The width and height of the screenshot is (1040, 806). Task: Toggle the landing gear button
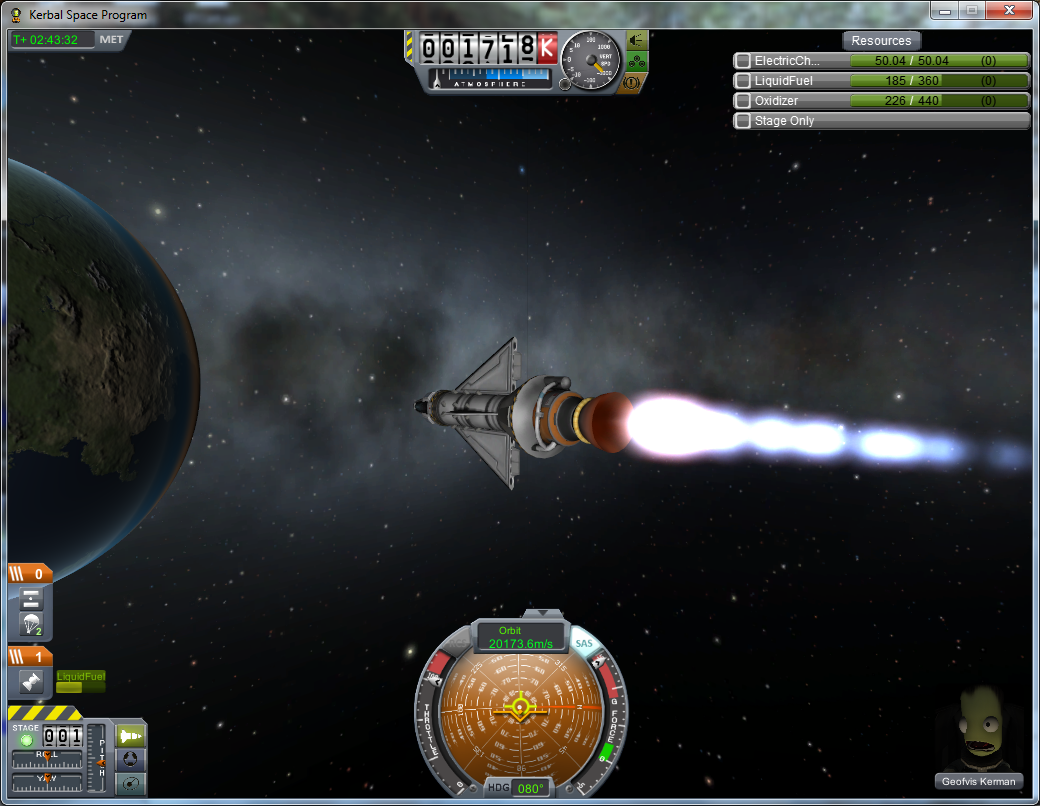(x=636, y=61)
